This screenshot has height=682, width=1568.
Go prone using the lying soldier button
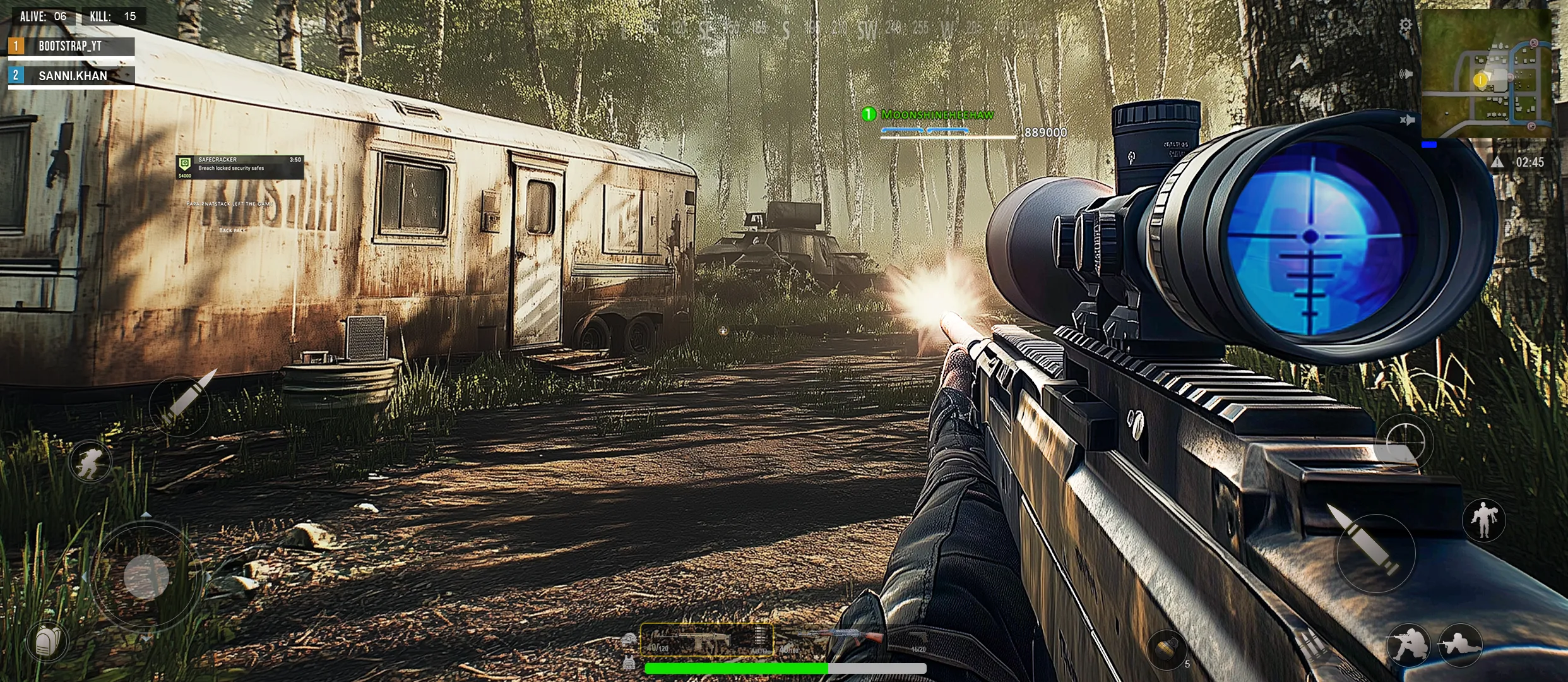(x=1459, y=645)
